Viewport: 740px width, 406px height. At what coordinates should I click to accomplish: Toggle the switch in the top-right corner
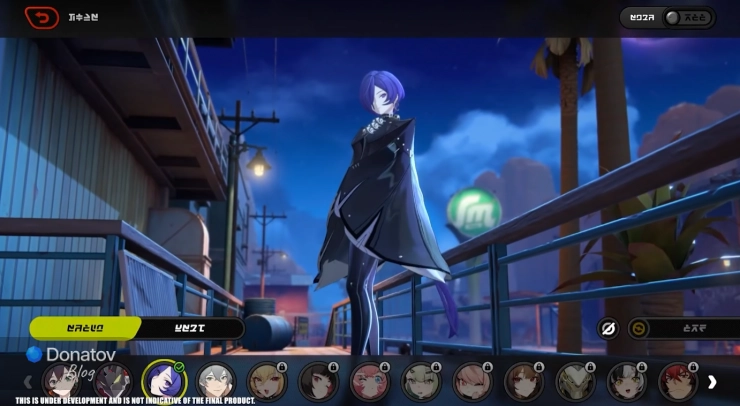(x=688, y=17)
